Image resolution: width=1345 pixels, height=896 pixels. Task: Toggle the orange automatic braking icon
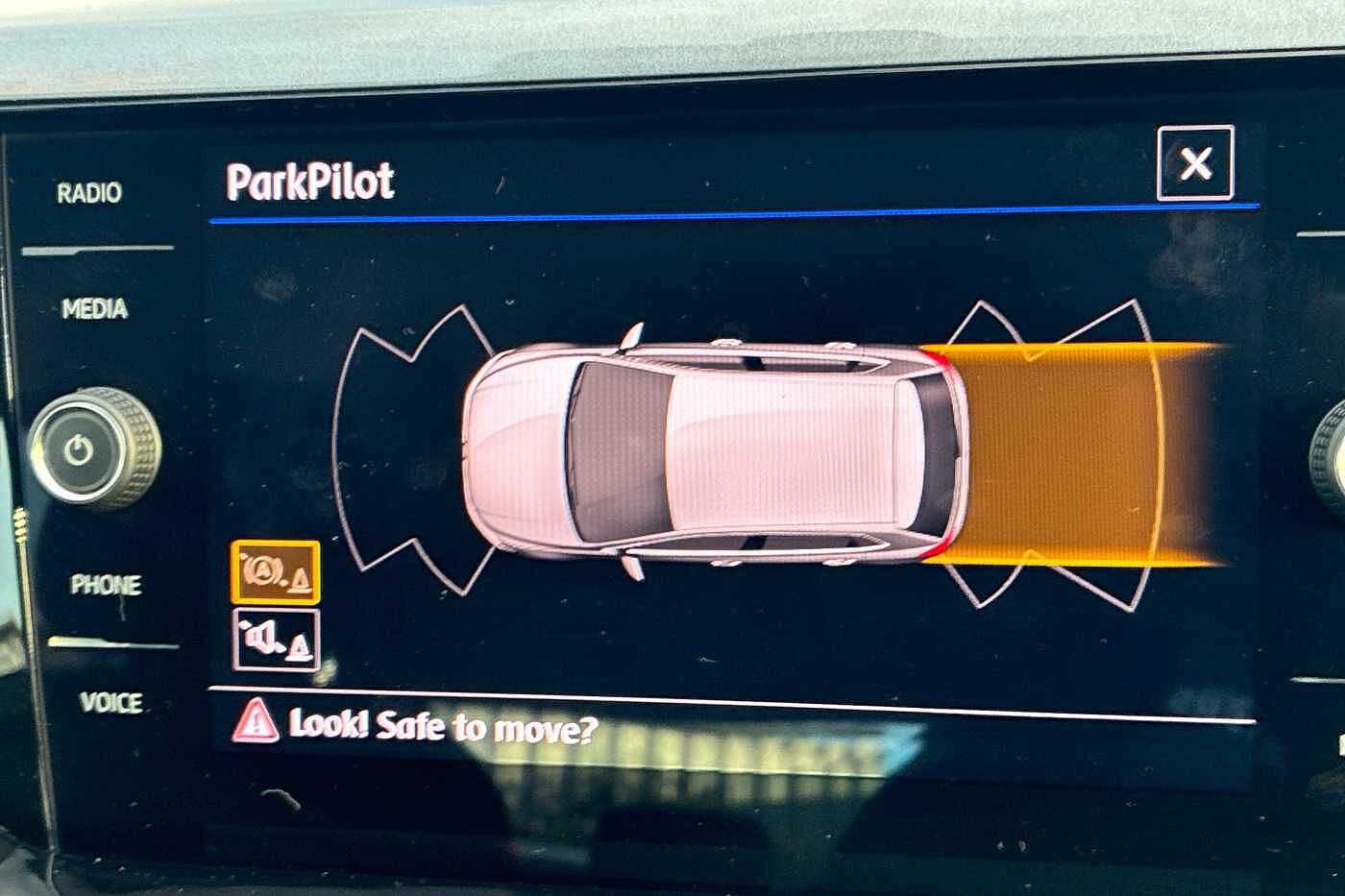tap(276, 572)
